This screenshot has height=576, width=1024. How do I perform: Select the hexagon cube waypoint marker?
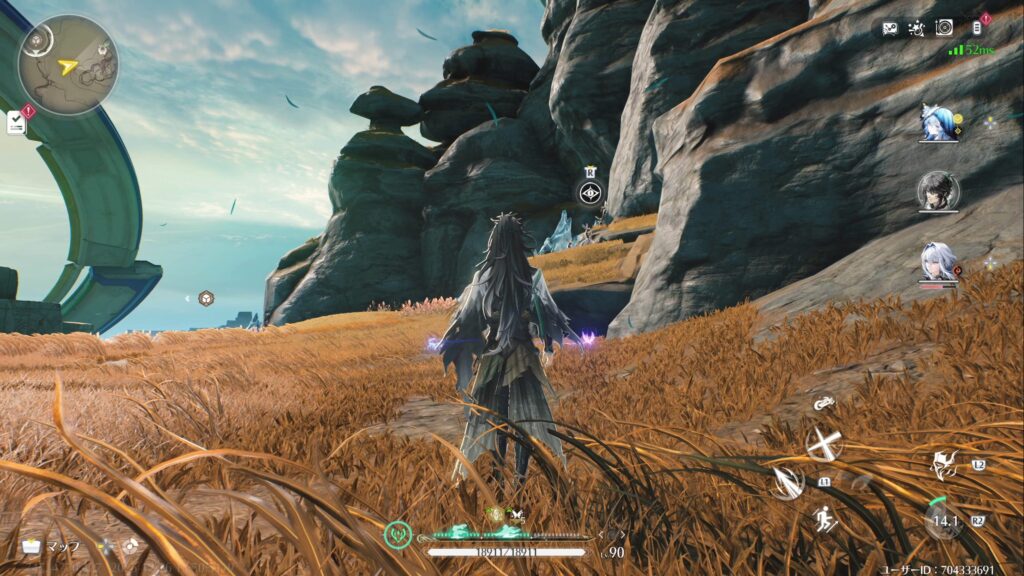[205, 298]
